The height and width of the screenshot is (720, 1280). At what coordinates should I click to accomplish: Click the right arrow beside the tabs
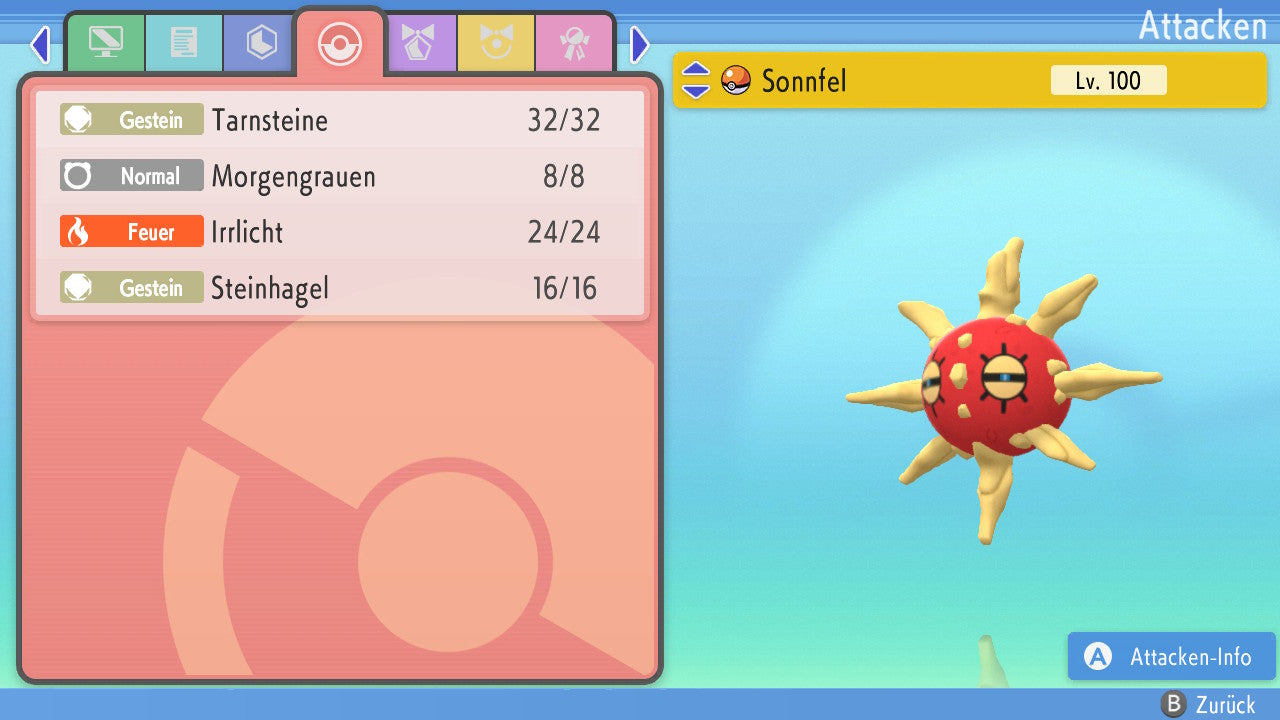640,44
